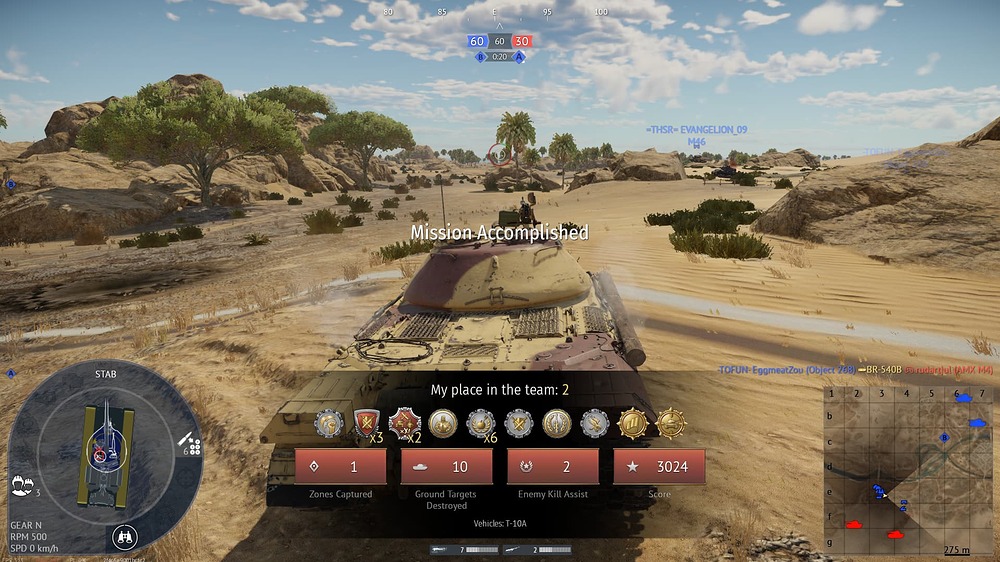Click capture zone B status icon
This screenshot has height=562, width=1000.
[x=481, y=57]
